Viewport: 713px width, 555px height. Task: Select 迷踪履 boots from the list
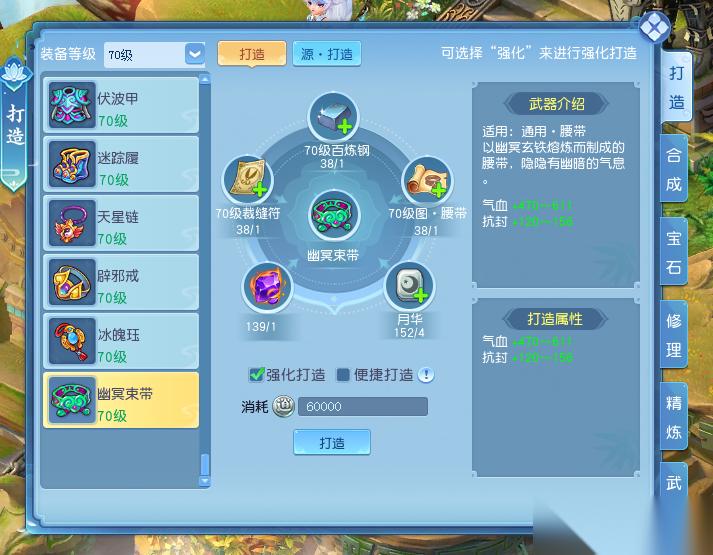pyautogui.click(x=120, y=166)
